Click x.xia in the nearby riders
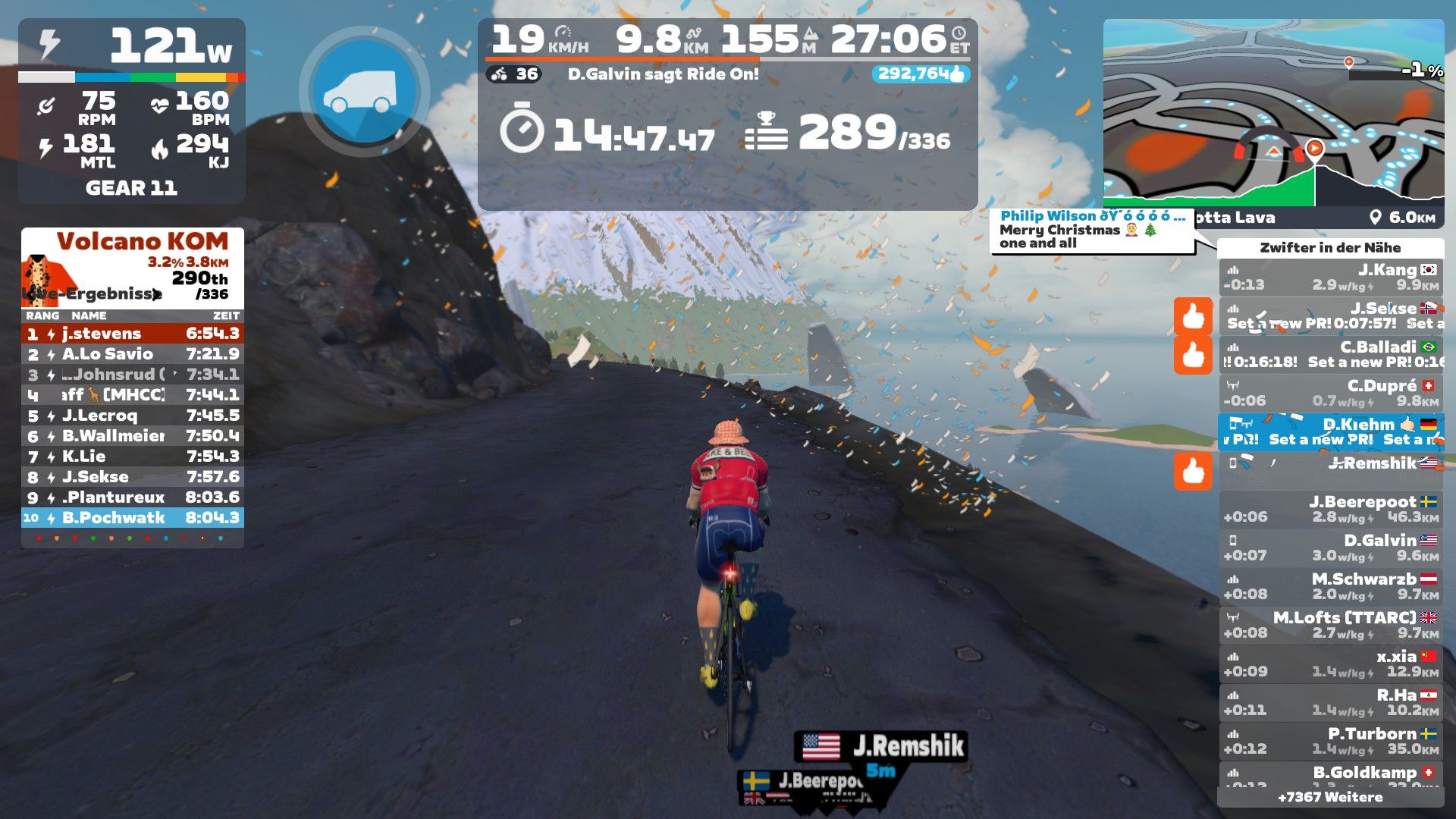The height and width of the screenshot is (819, 1456). pos(1331,664)
